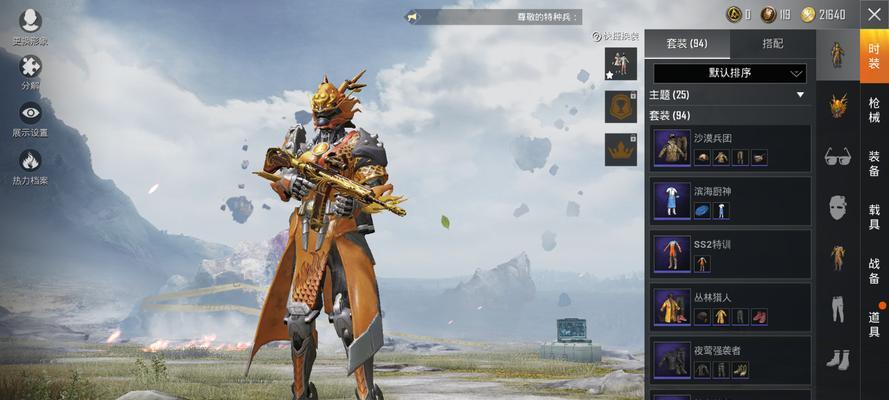Open the 默认排序 sort dropdown

point(730,73)
